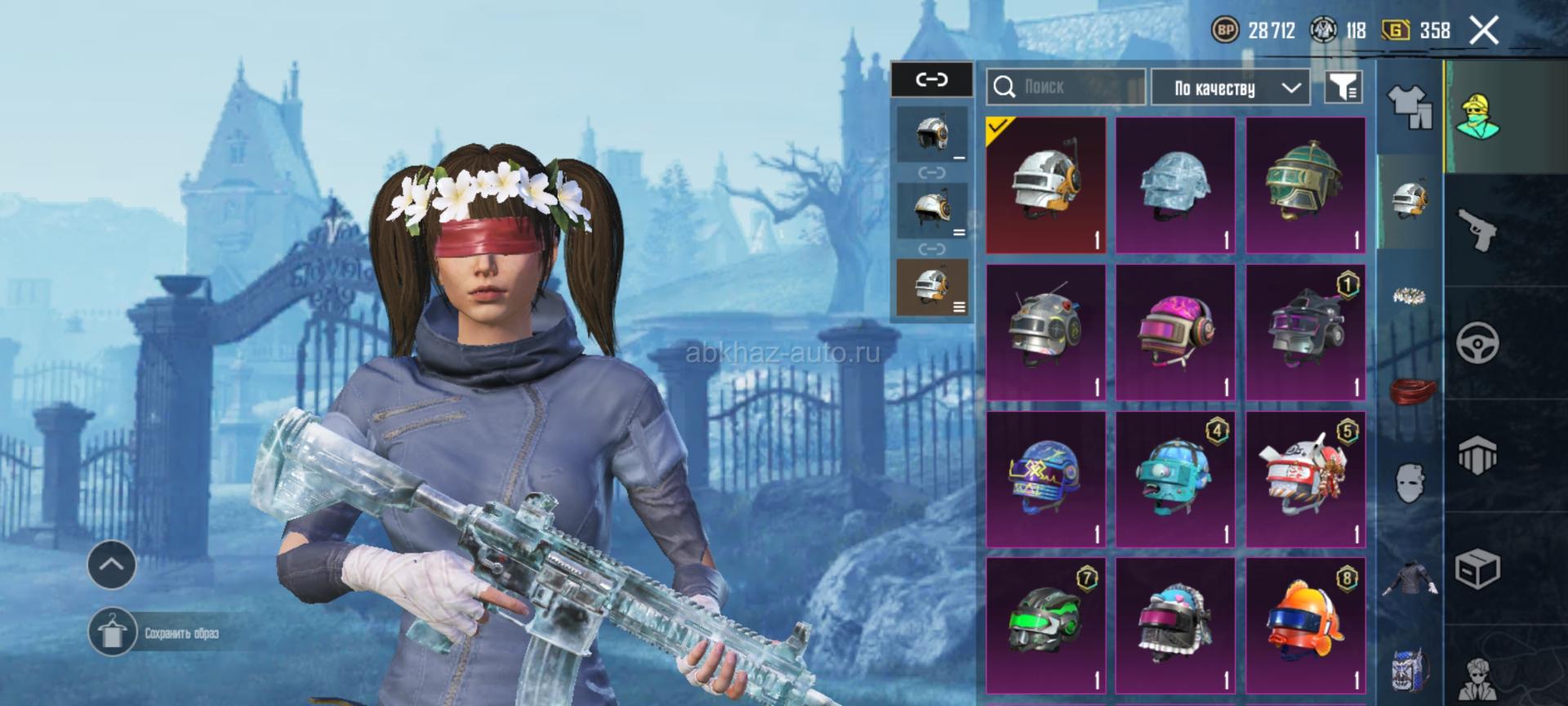This screenshot has height=706, width=1568.
Task: Open the steering wheel vehicles tab
Action: [1478, 343]
